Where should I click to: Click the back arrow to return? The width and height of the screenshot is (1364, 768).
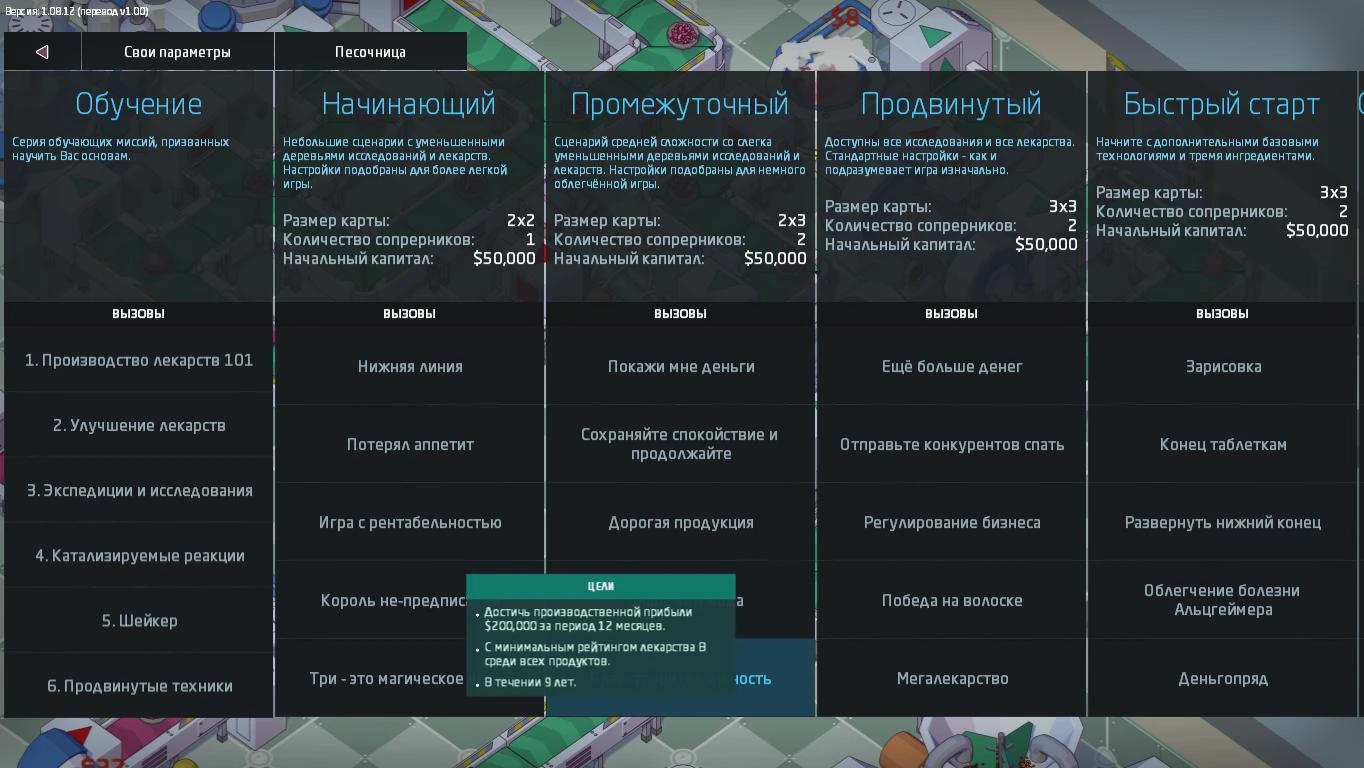pyautogui.click(x=40, y=51)
